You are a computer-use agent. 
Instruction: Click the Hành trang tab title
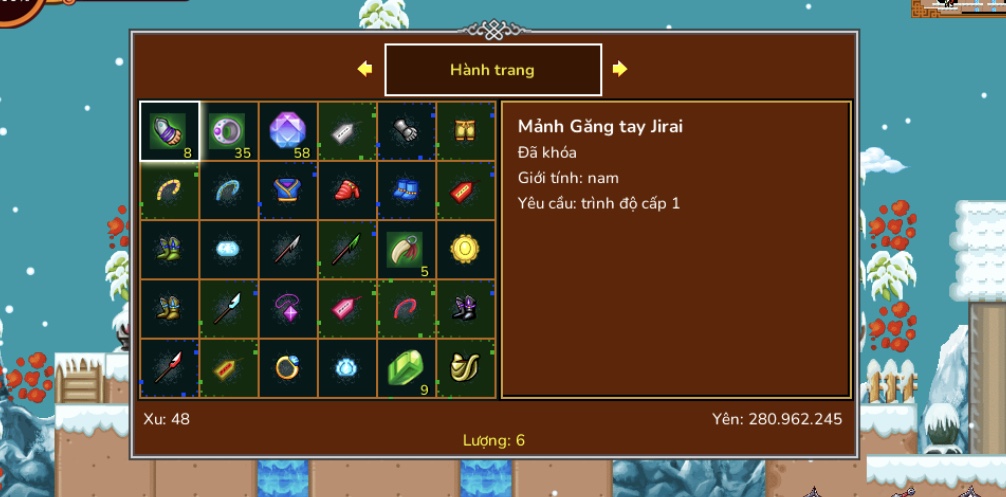[492, 70]
